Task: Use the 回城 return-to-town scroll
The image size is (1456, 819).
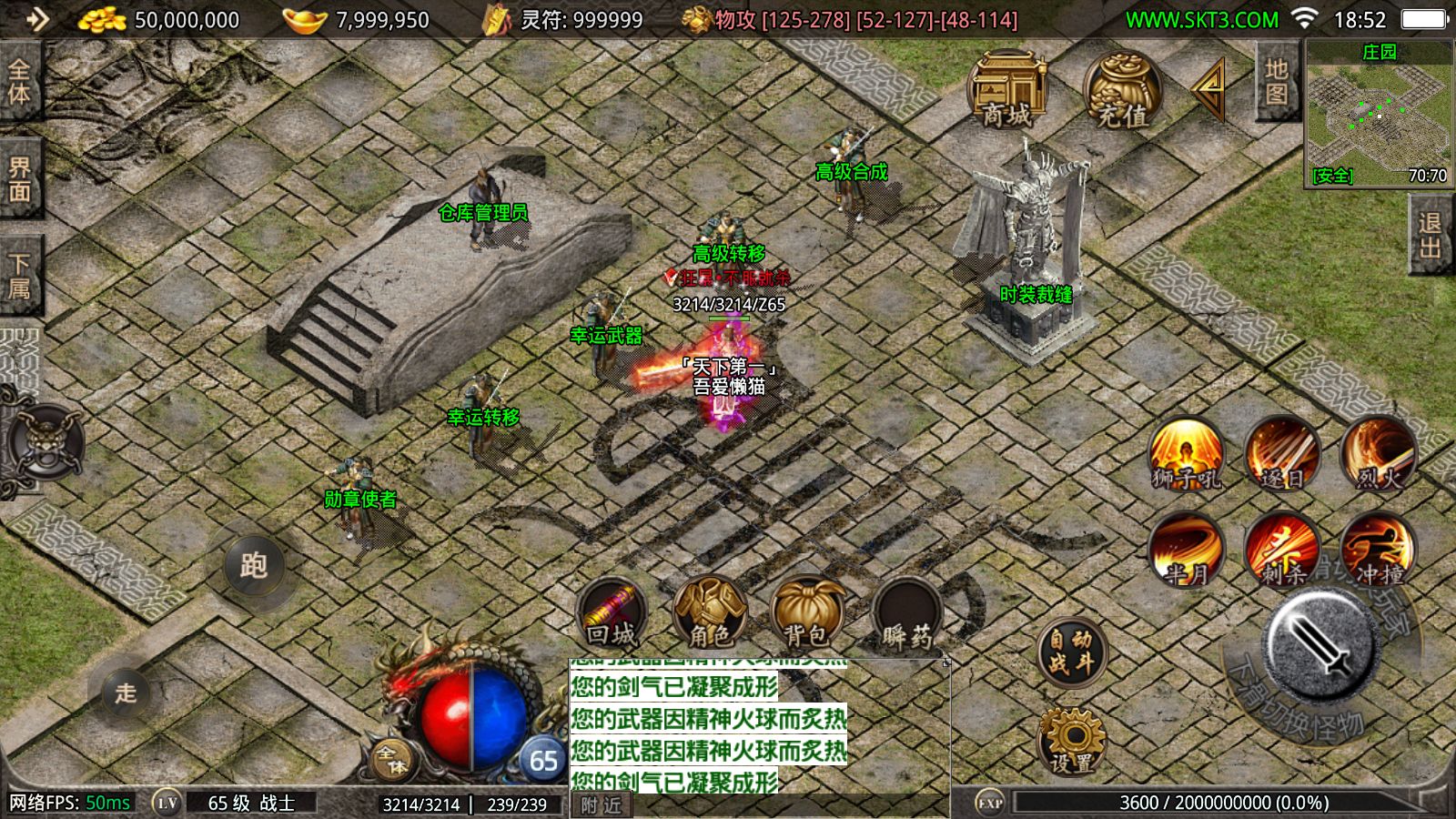Action: click(611, 612)
